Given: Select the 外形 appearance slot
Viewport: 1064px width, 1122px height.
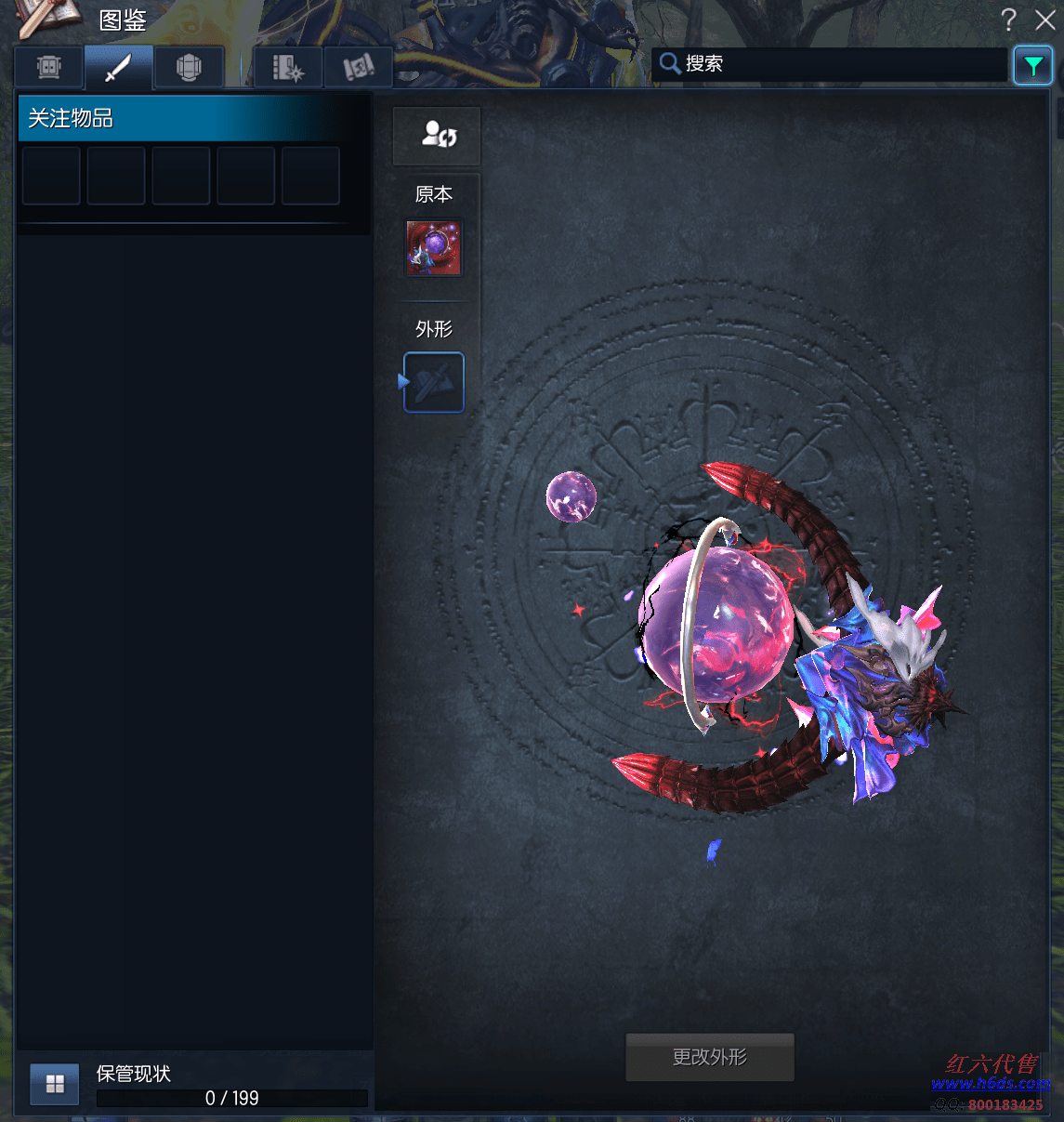Looking at the screenshot, I should tap(434, 382).
